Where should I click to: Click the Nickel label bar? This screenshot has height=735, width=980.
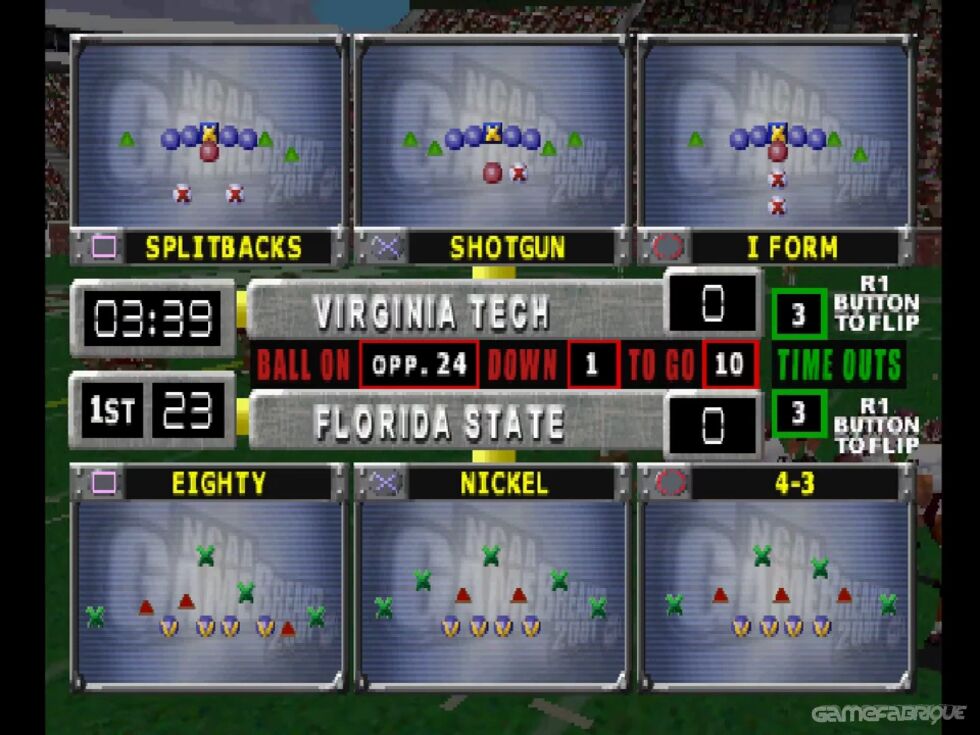tap(504, 483)
